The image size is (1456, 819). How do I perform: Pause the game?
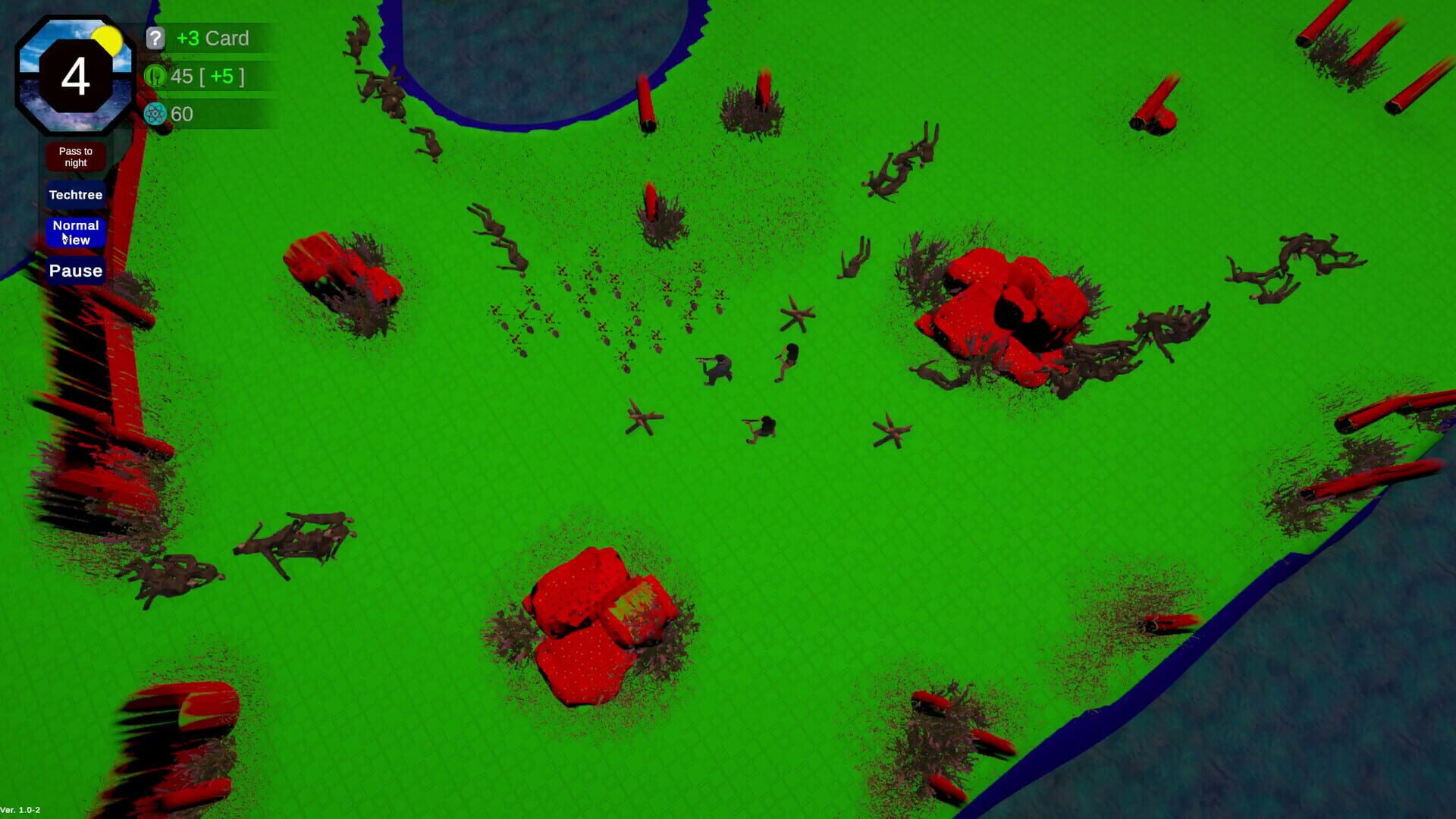click(x=75, y=271)
